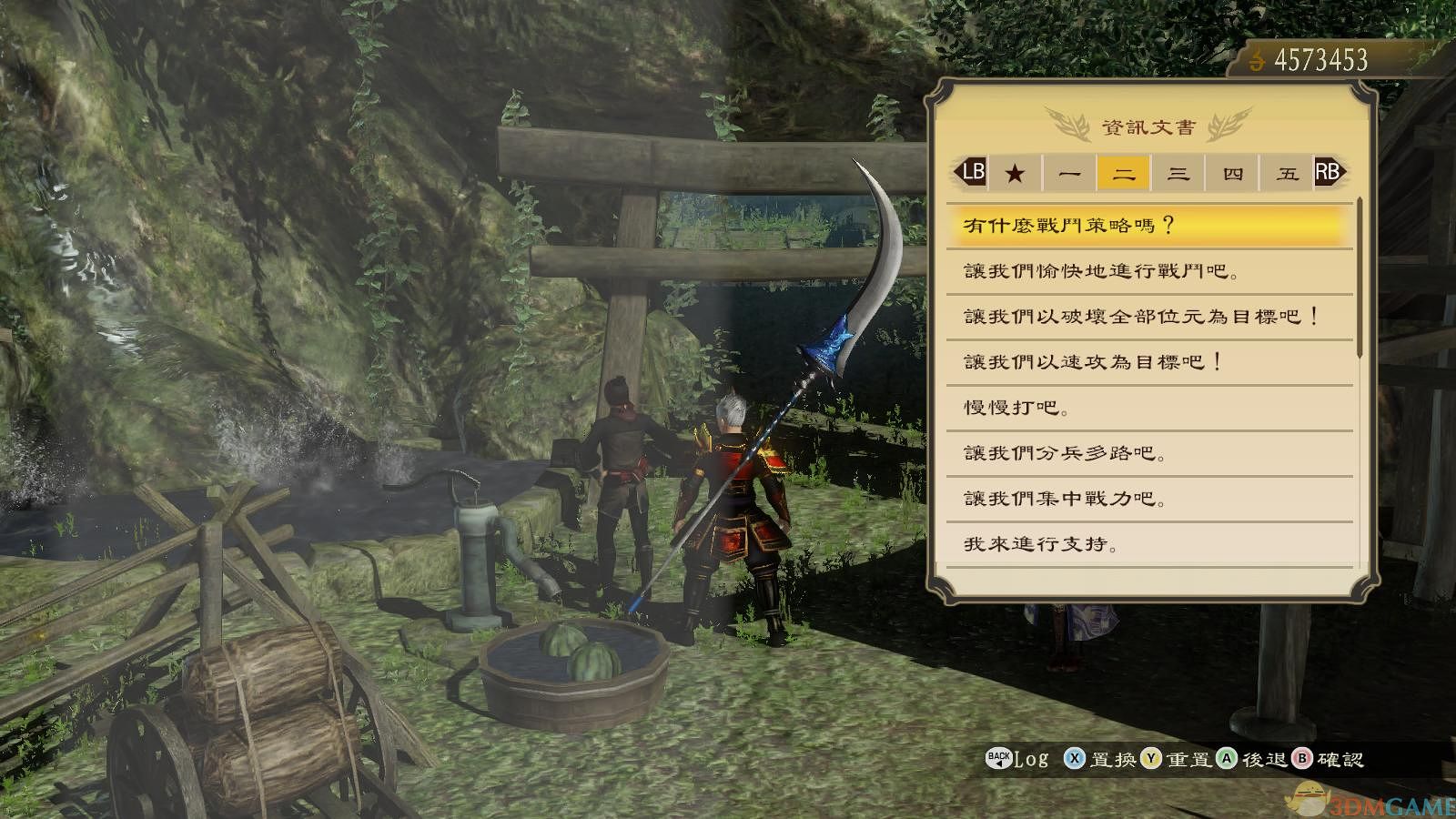Click the message list scrollbar
Screen dimensions: 1456x819
click(1360, 278)
